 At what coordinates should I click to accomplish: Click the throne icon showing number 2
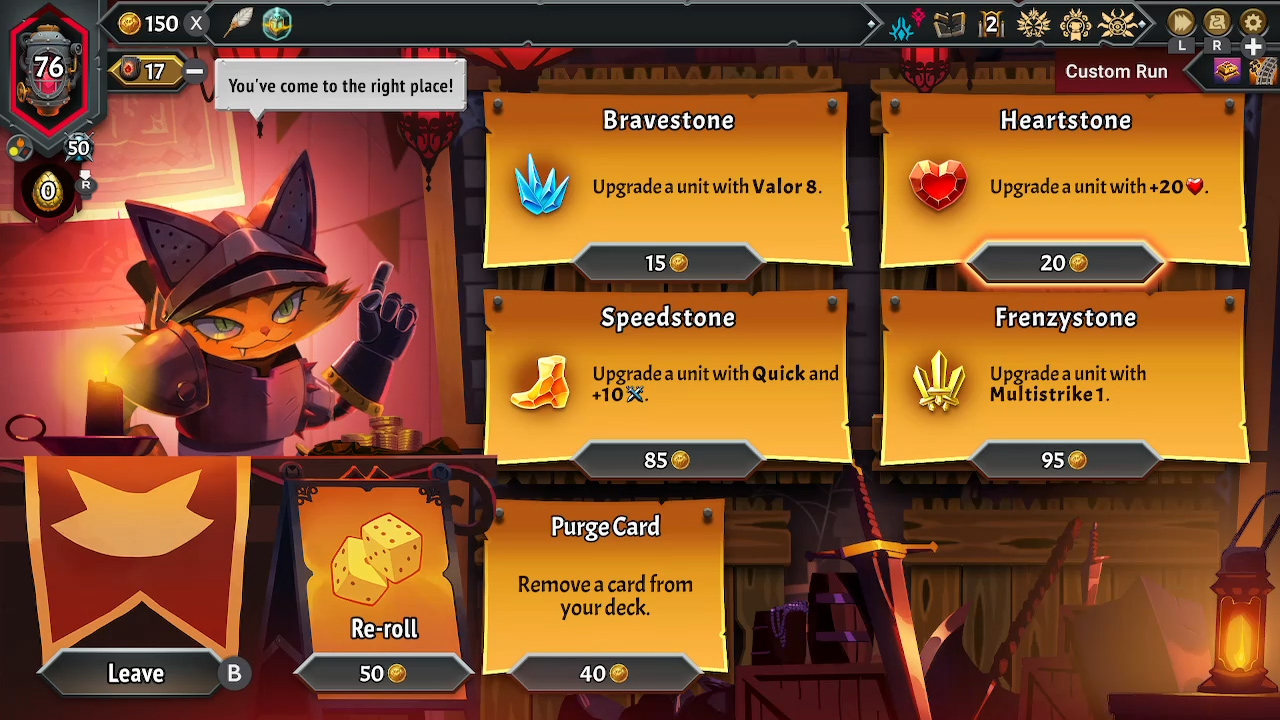[991, 22]
